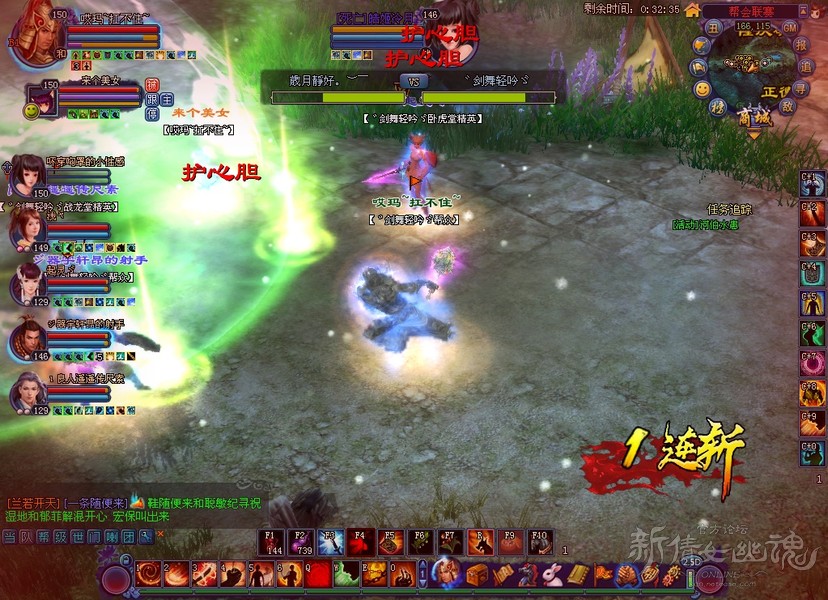Image resolution: width=828 pixels, height=600 pixels.
Task: Open the GM button beside the minimap
Action: [790, 27]
